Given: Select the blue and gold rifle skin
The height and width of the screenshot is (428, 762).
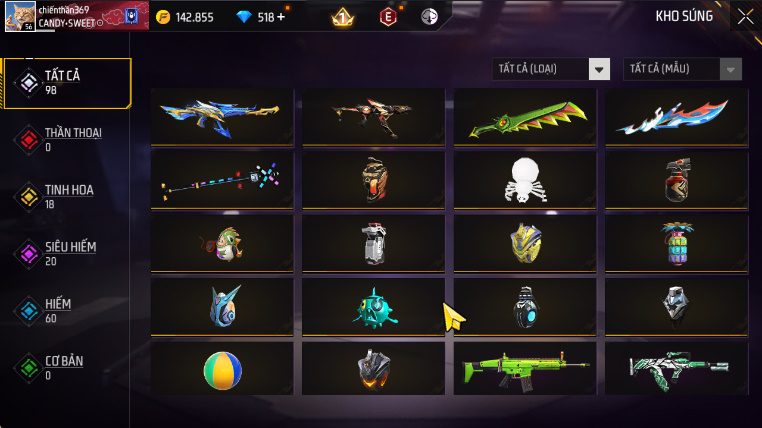Looking at the screenshot, I should point(222,117).
